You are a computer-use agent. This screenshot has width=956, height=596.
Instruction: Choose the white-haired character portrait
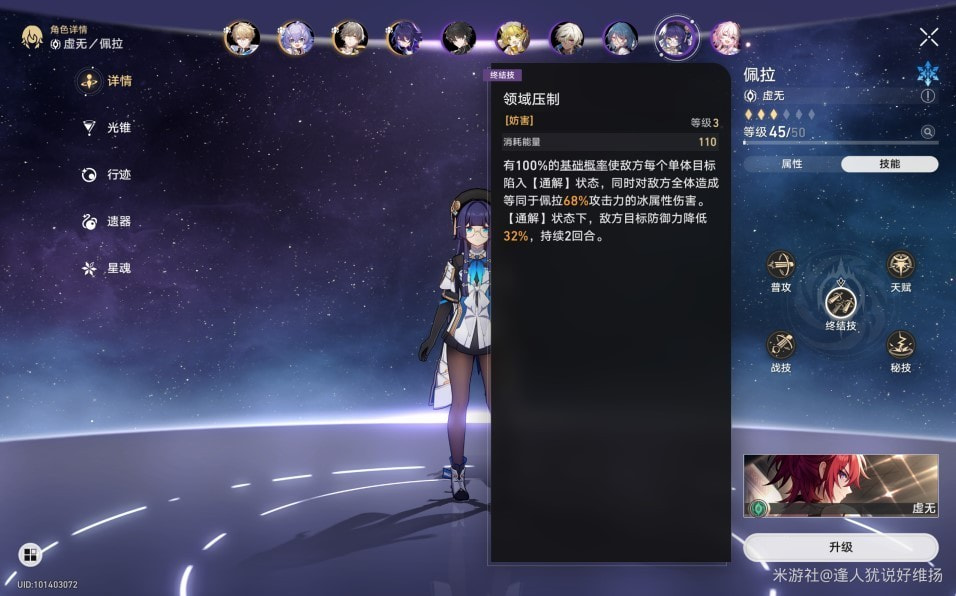(x=567, y=38)
